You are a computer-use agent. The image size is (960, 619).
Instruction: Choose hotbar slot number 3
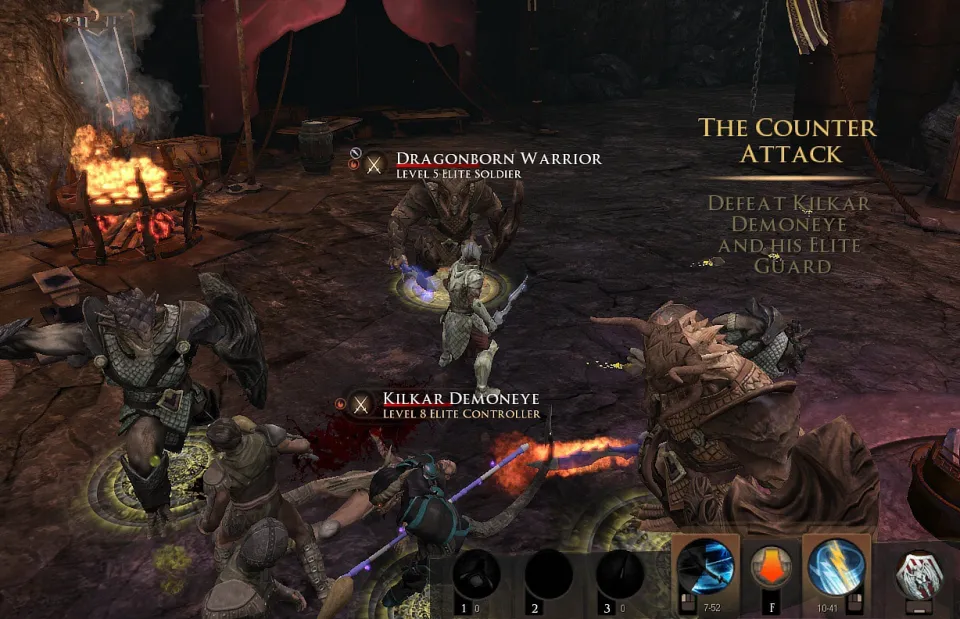[x=620, y=575]
